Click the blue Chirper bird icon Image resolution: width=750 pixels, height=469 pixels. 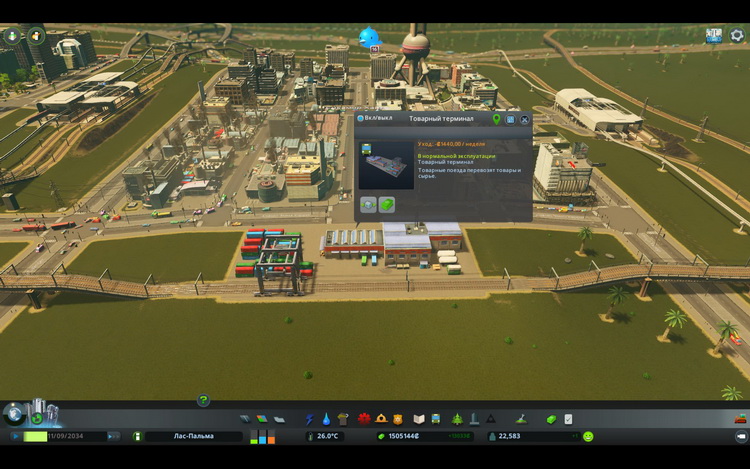point(371,37)
